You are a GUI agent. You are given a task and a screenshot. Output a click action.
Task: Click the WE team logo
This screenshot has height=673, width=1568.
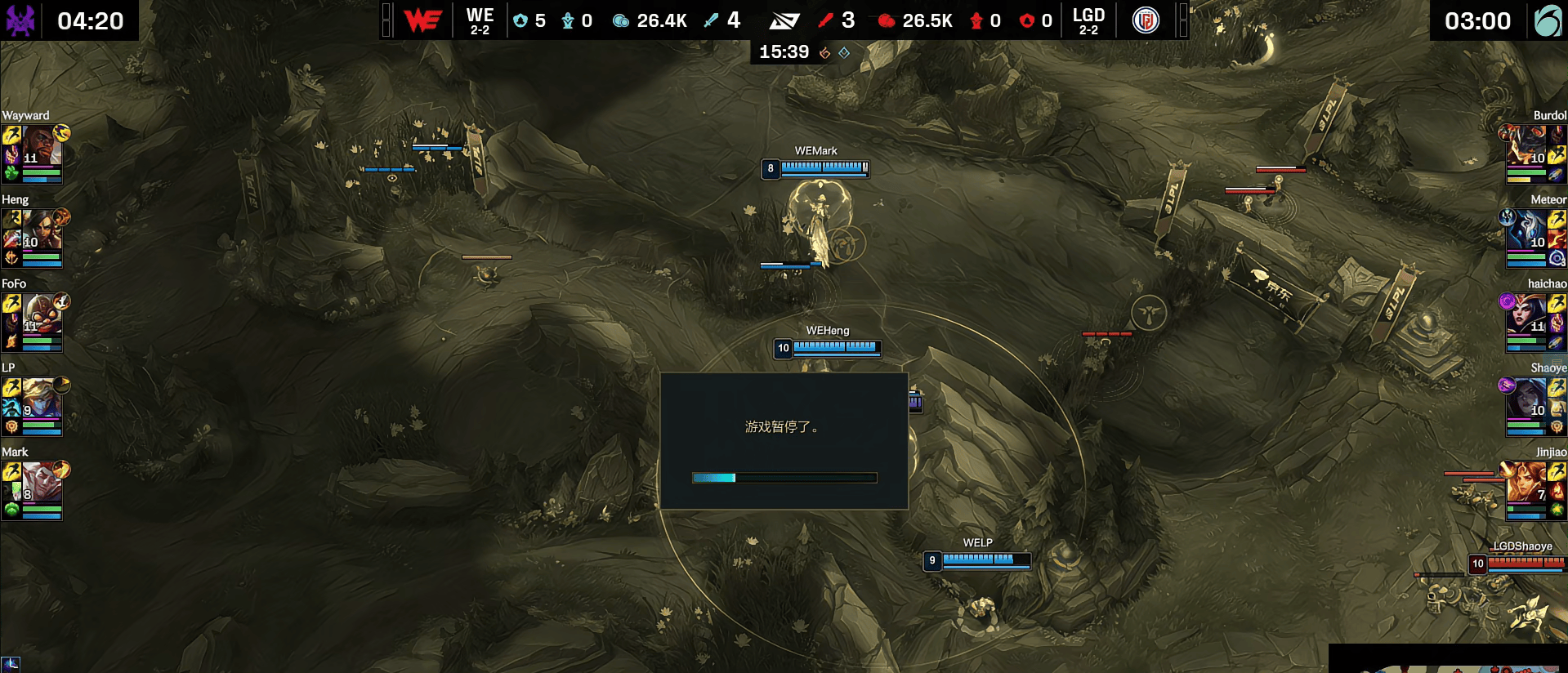pos(422,20)
